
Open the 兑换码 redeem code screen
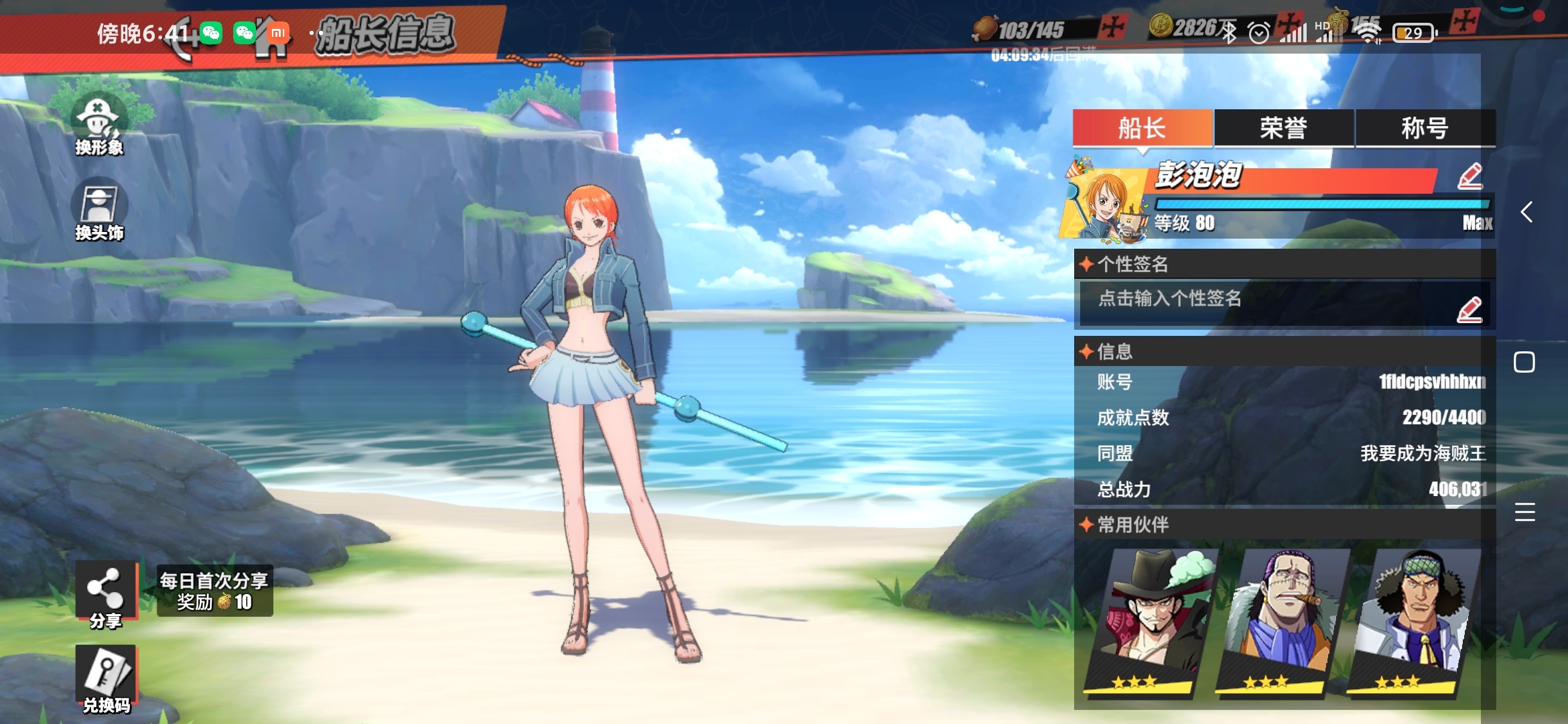[x=106, y=678]
